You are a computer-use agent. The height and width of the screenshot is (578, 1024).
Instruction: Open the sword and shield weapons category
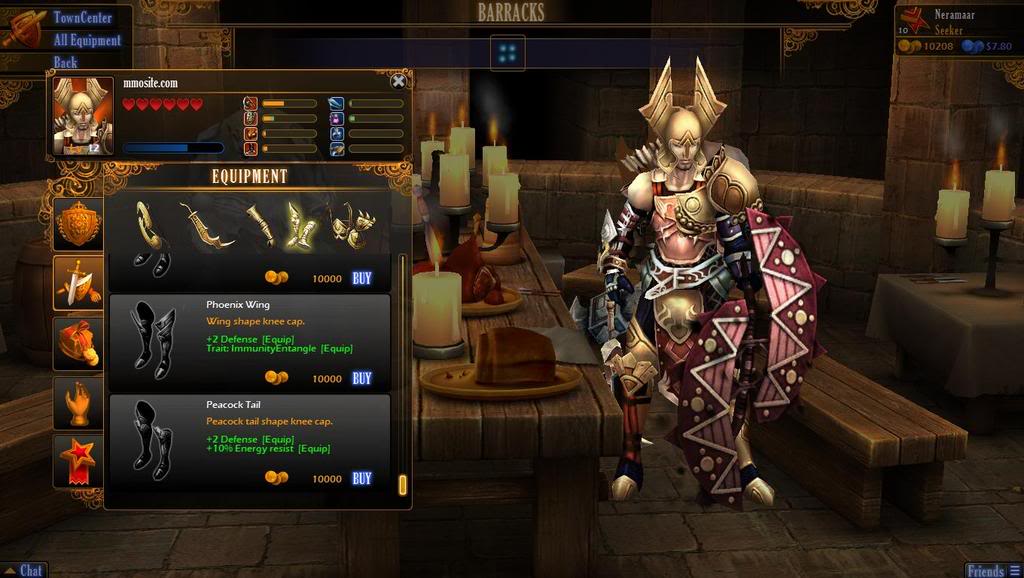tap(78, 282)
